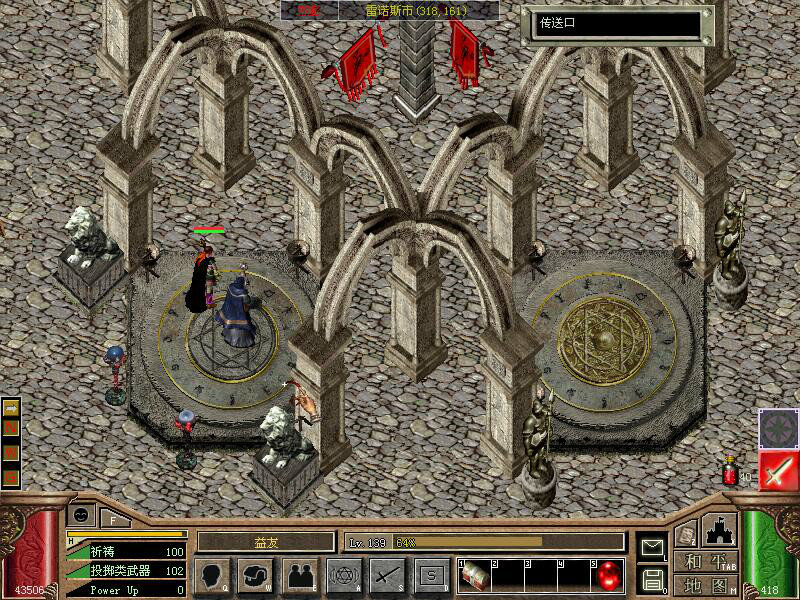Open the head profile character button
This screenshot has width=800, height=600.
[x=211, y=575]
